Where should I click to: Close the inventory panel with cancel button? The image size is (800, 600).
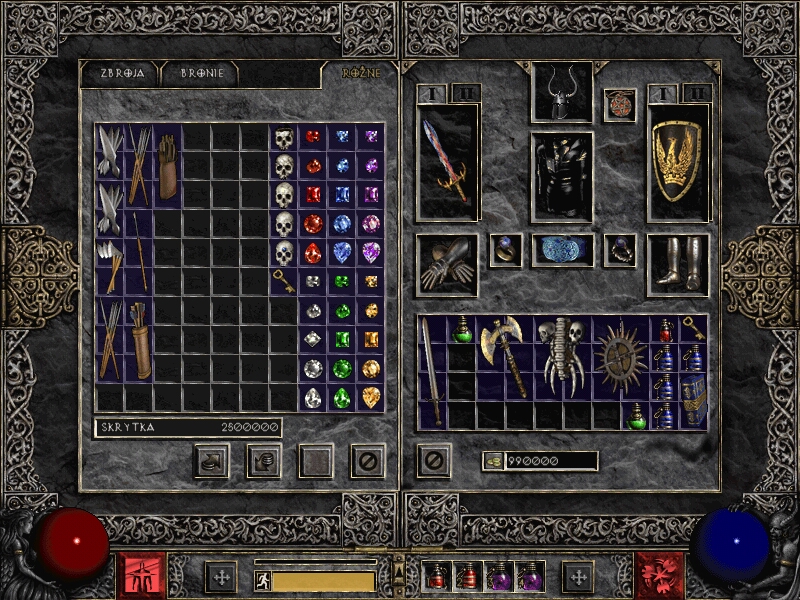coord(433,461)
